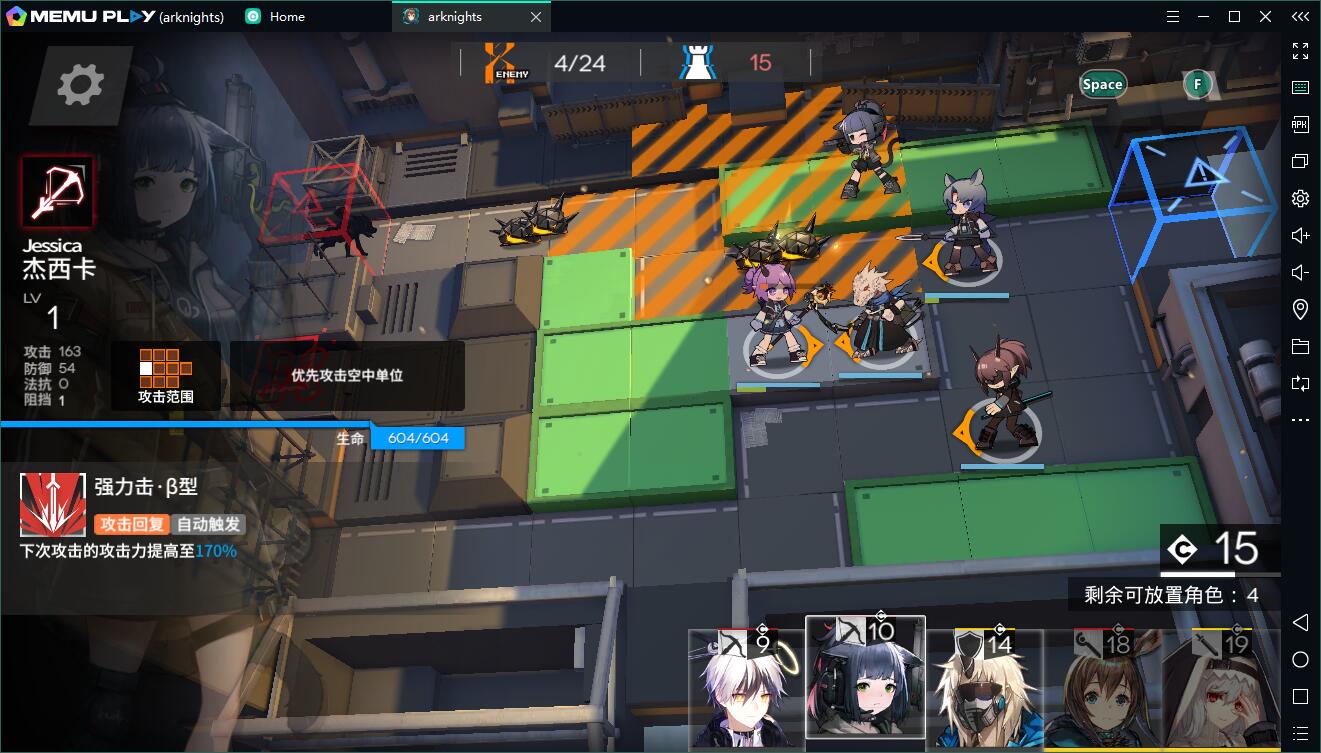Pick the defender operator card costing 14
The width and height of the screenshot is (1321, 753).
tap(985, 692)
